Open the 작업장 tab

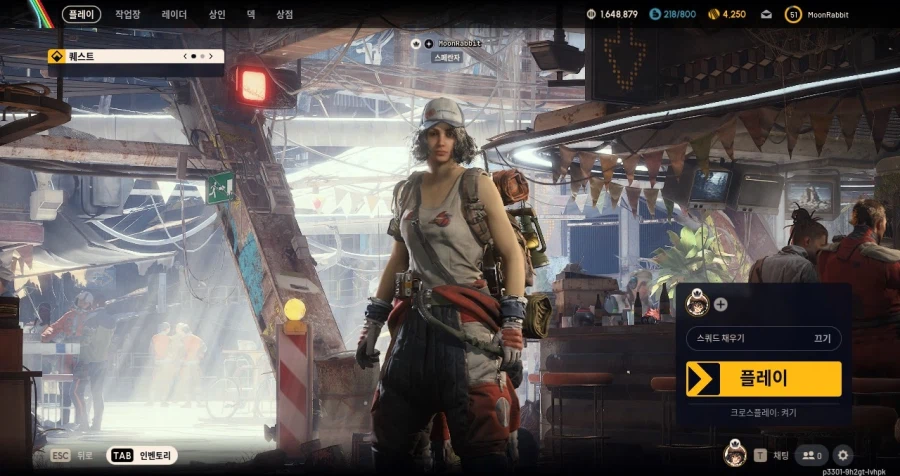pyautogui.click(x=128, y=14)
